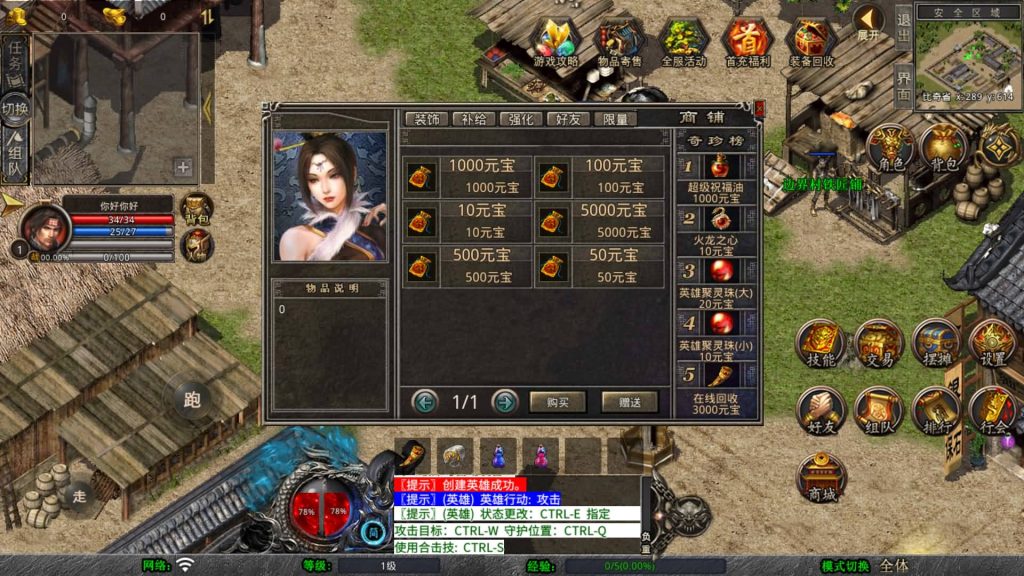
Task: Select the 强化 shop tab
Action: coord(521,118)
